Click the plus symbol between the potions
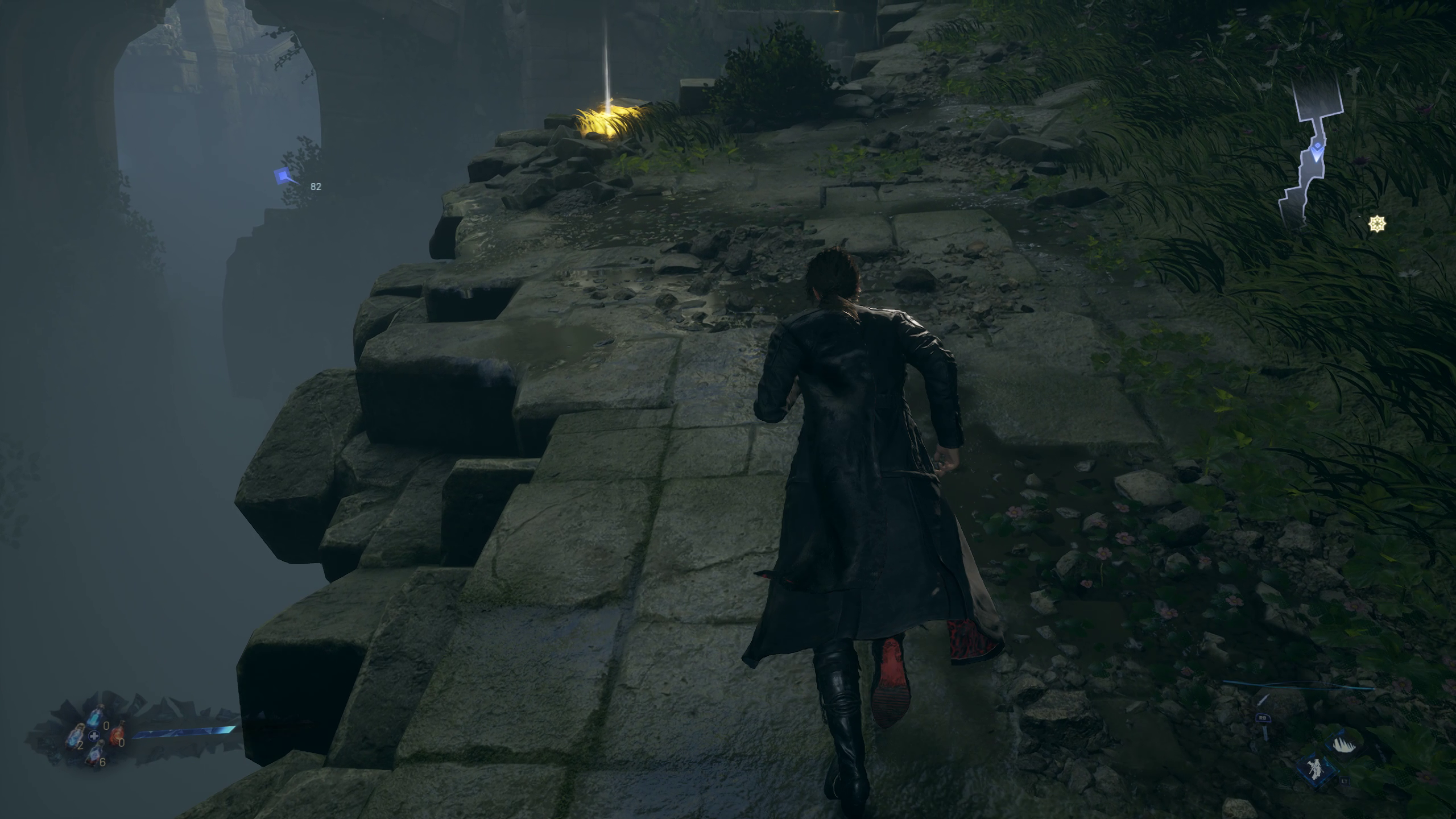This screenshot has height=819, width=1456. (94, 736)
